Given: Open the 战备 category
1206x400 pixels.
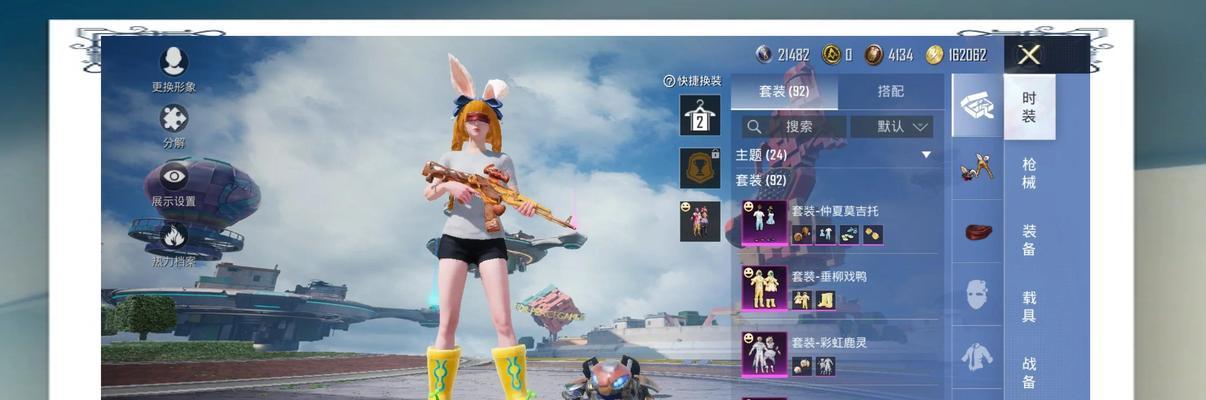Looking at the screenshot, I should click(1029, 372).
